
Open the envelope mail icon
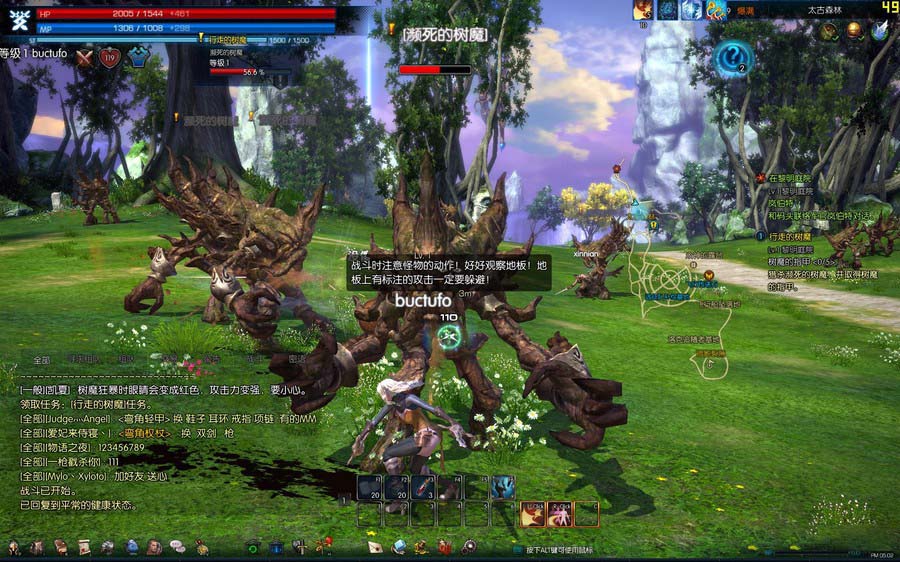coord(374,547)
